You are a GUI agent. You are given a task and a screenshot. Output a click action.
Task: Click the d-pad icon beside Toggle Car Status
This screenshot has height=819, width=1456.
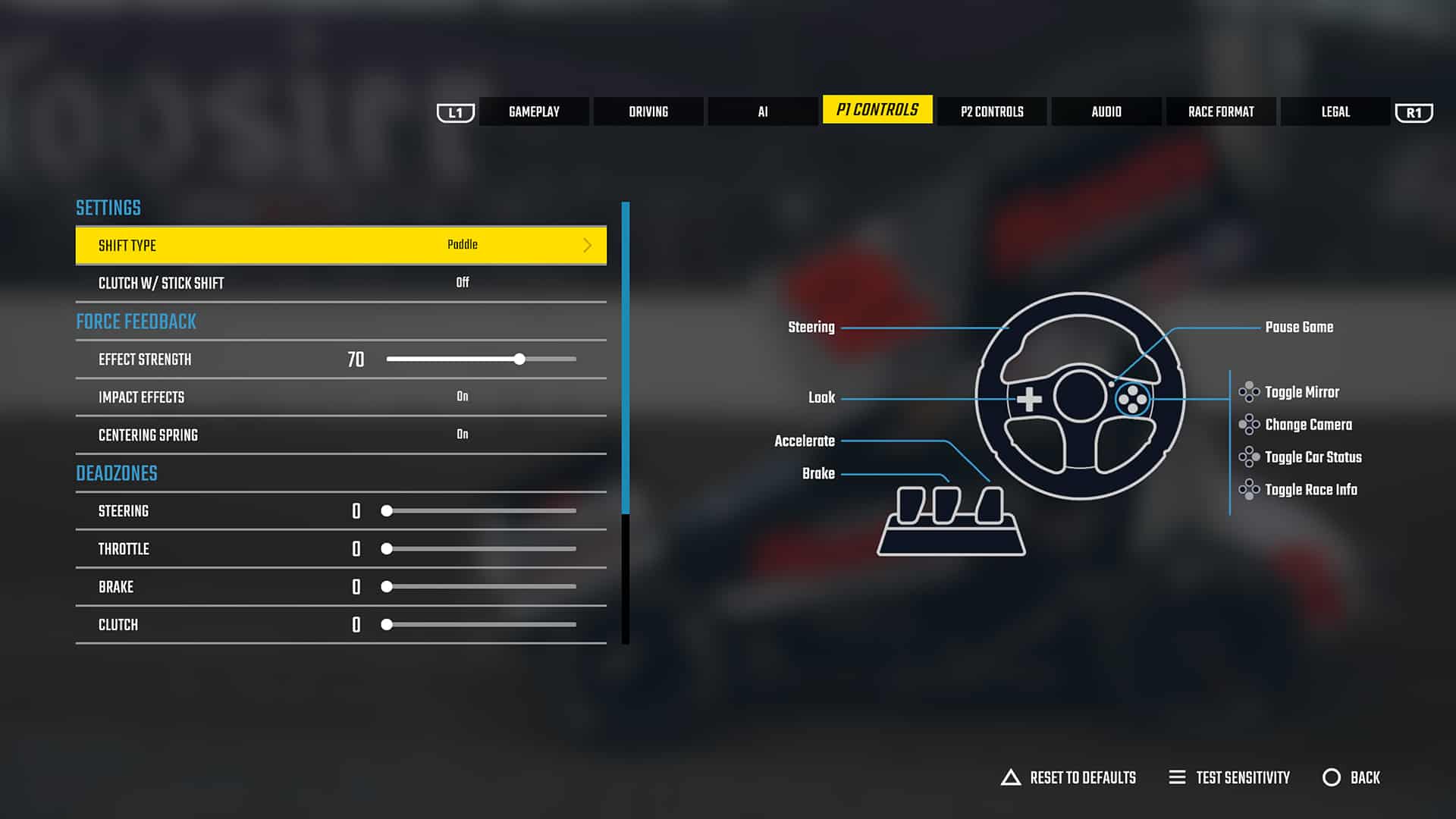point(1249,457)
